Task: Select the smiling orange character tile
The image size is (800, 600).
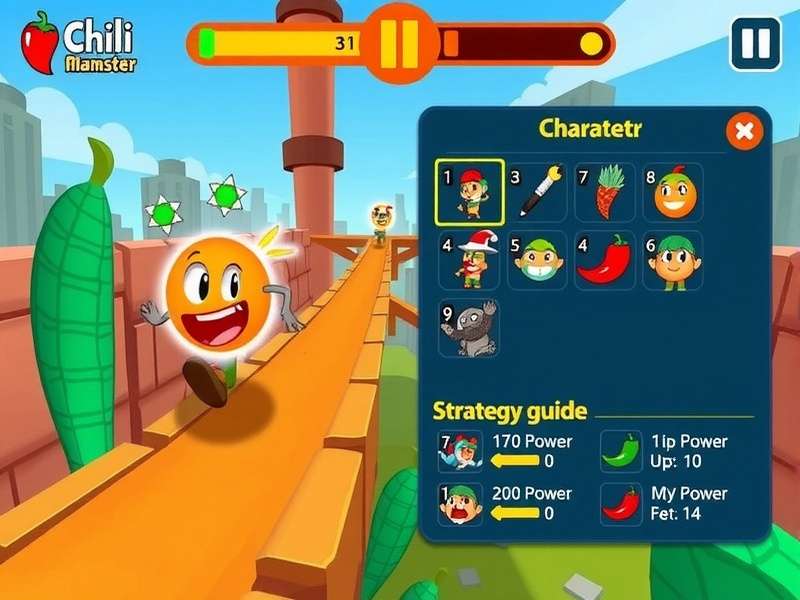Action: pyautogui.click(x=673, y=192)
